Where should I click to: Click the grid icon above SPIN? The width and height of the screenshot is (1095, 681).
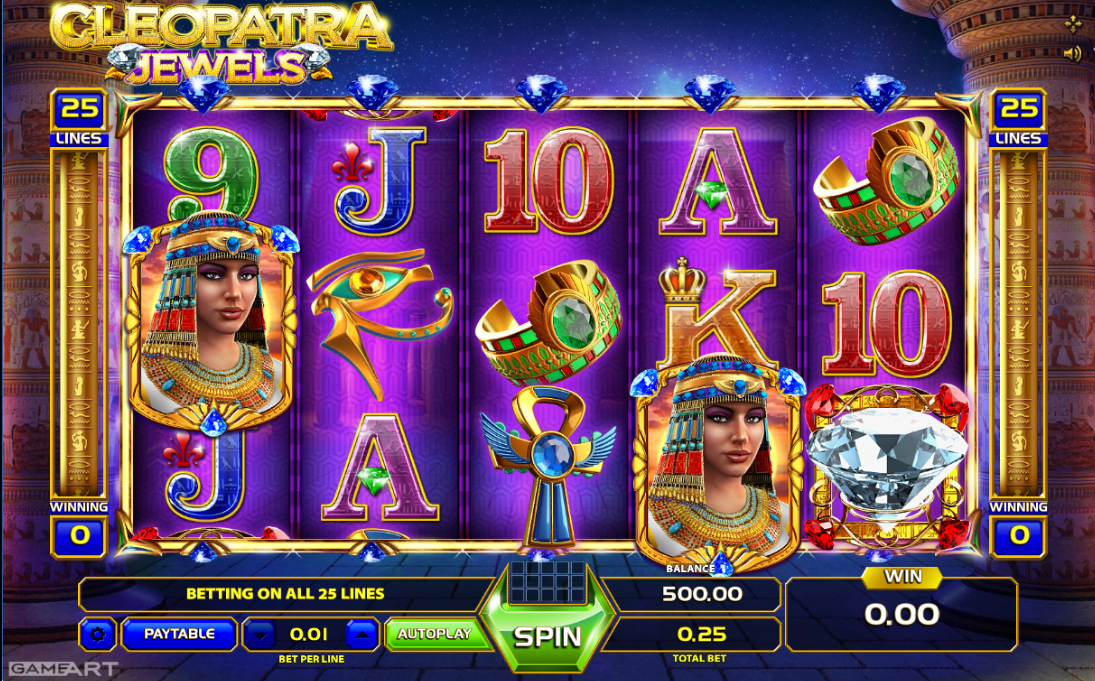click(x=546, y=582)
